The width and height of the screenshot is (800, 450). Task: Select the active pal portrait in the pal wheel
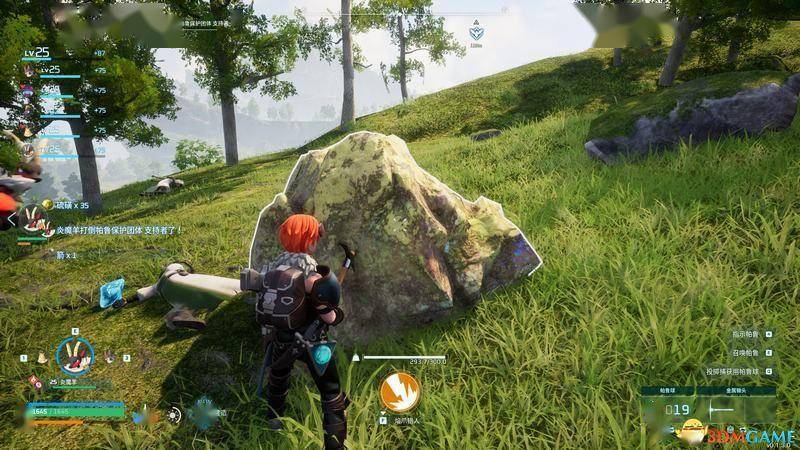coord(74,355)
